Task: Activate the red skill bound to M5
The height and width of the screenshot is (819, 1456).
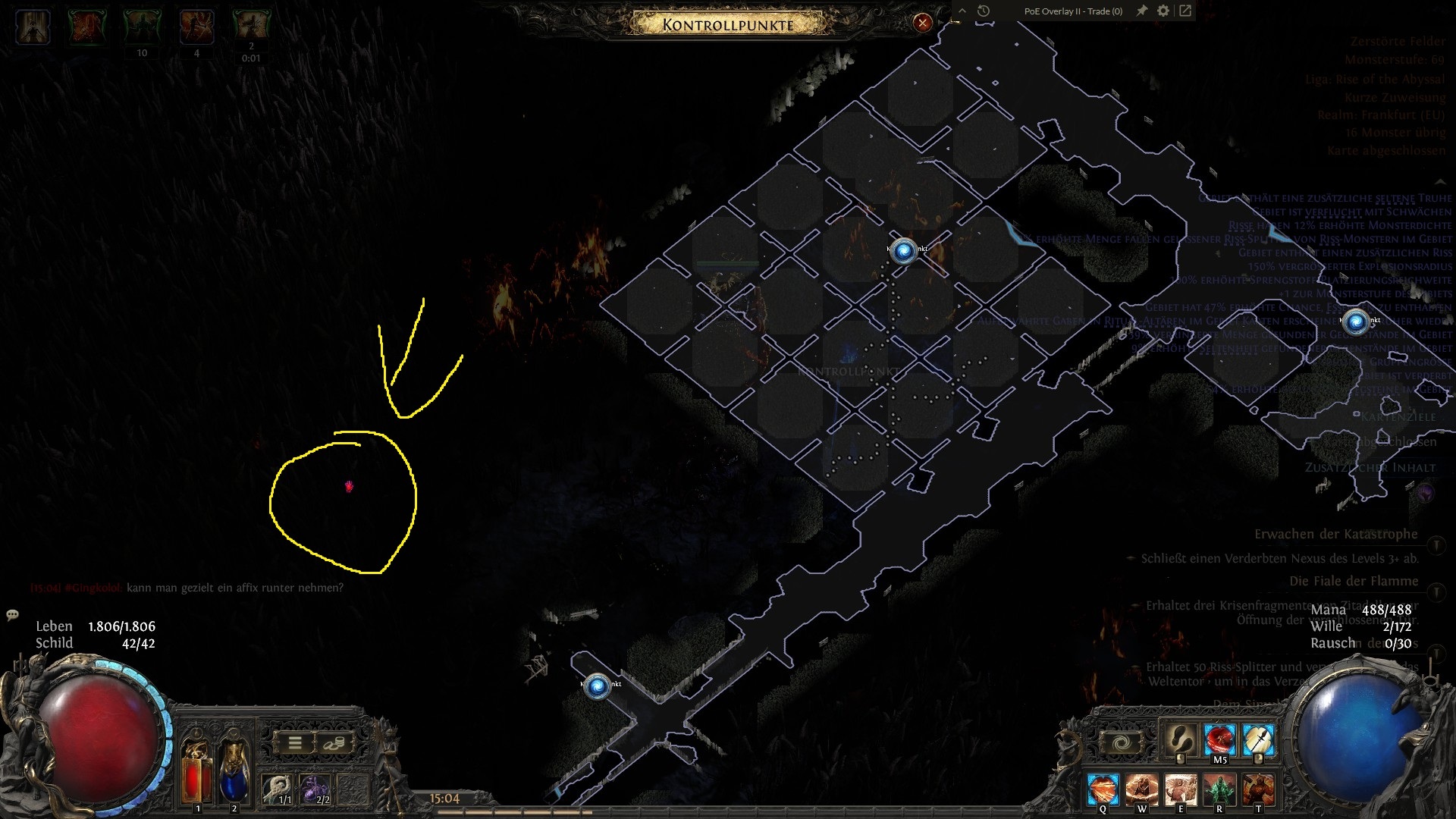Action: (1219, 739)
